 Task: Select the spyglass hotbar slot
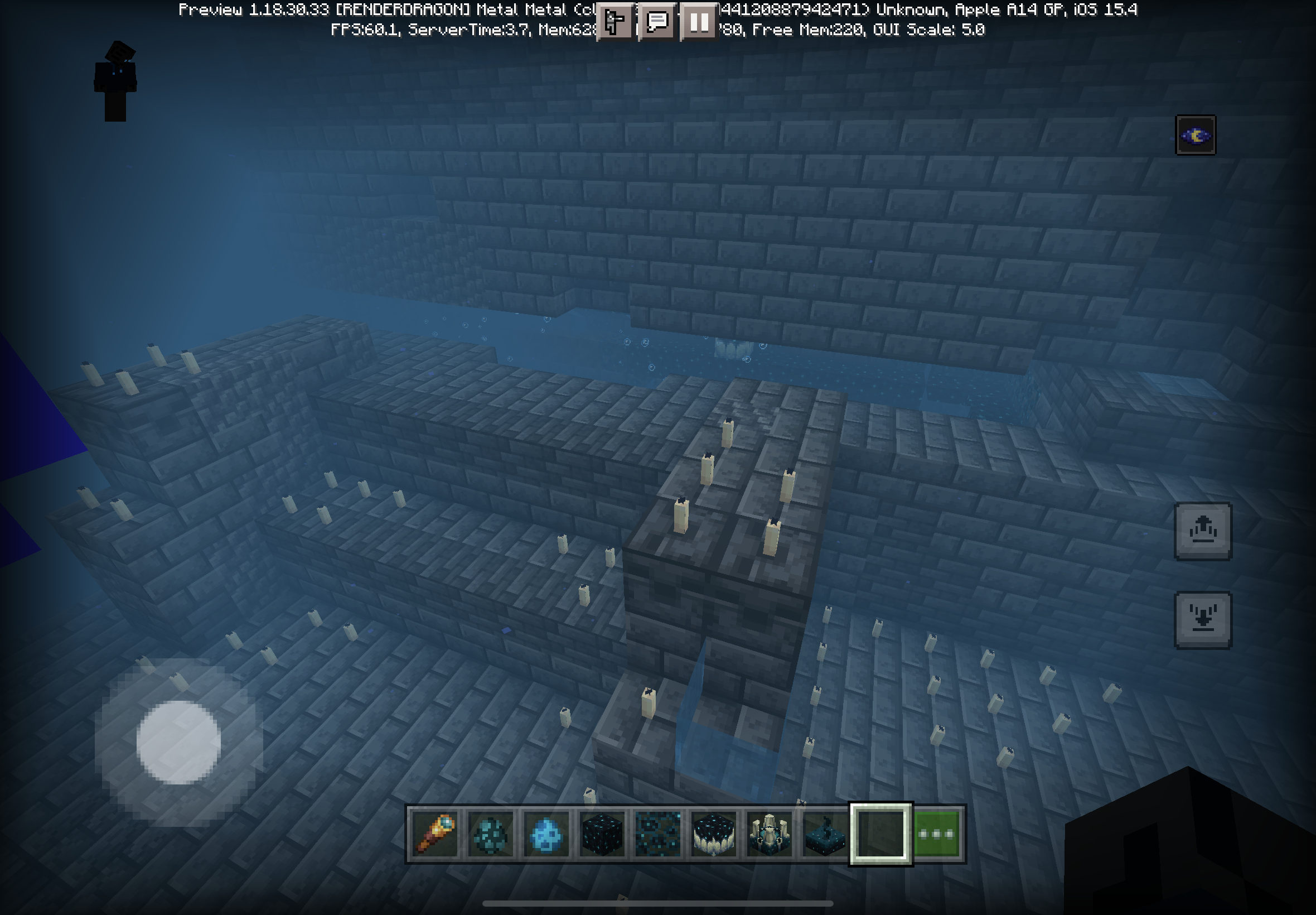point(435,834)
